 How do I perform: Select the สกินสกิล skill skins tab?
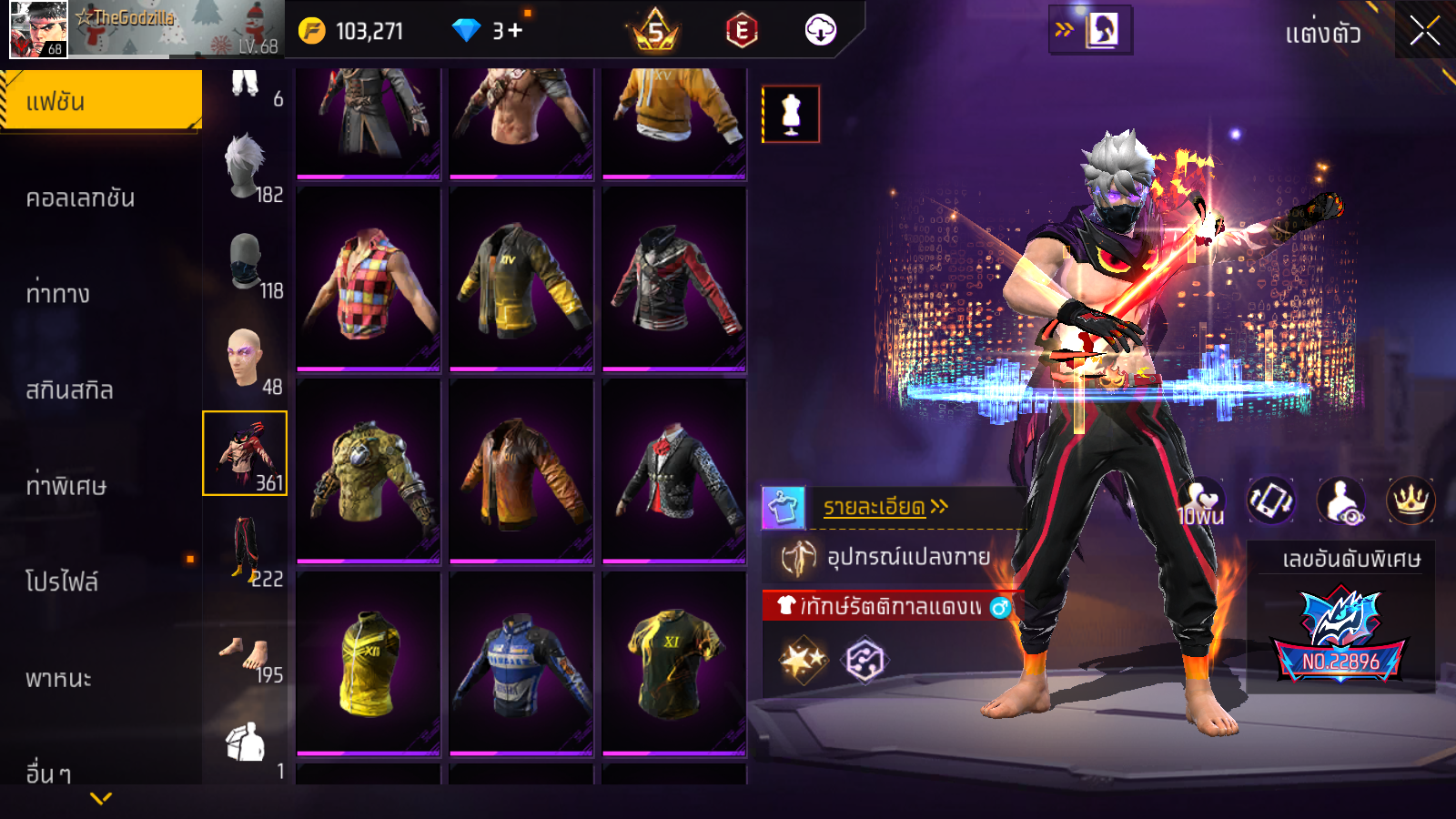click(70, 390)
